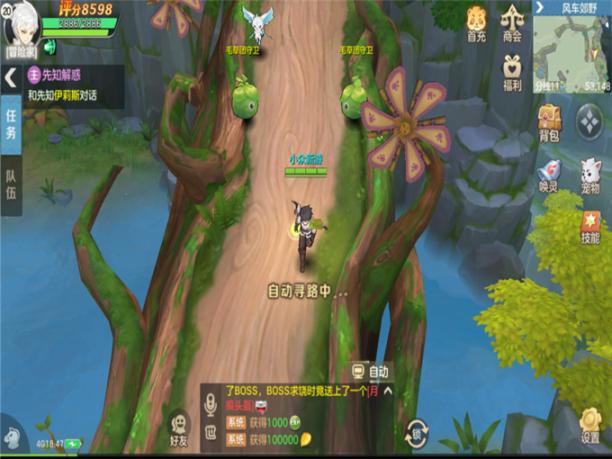Image resolution: width=612 pixels, height=459 pixels.
Task: Tap the microphone voice chat button
Action: point(210,403)
